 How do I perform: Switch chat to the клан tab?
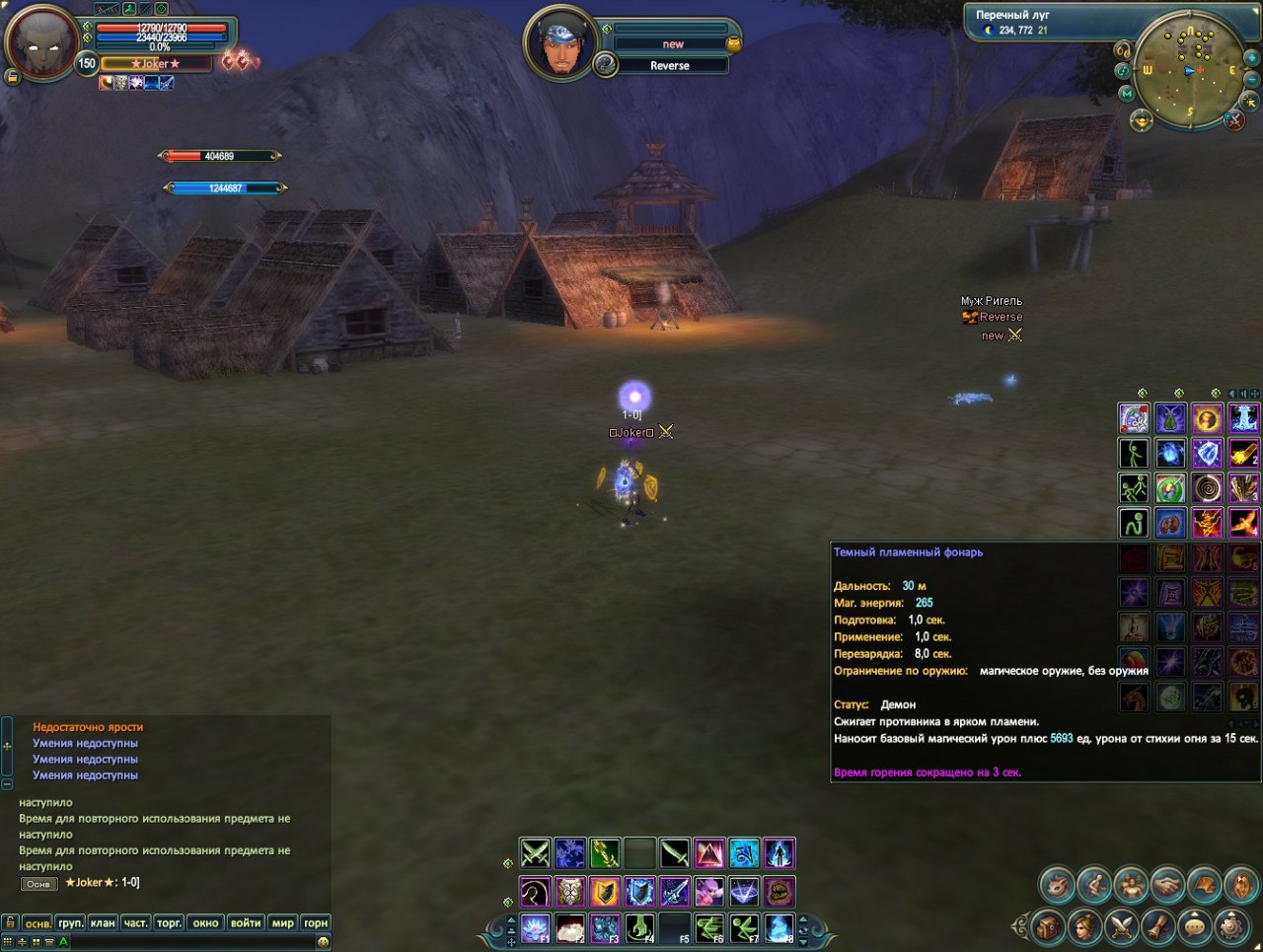pos(103,922)
